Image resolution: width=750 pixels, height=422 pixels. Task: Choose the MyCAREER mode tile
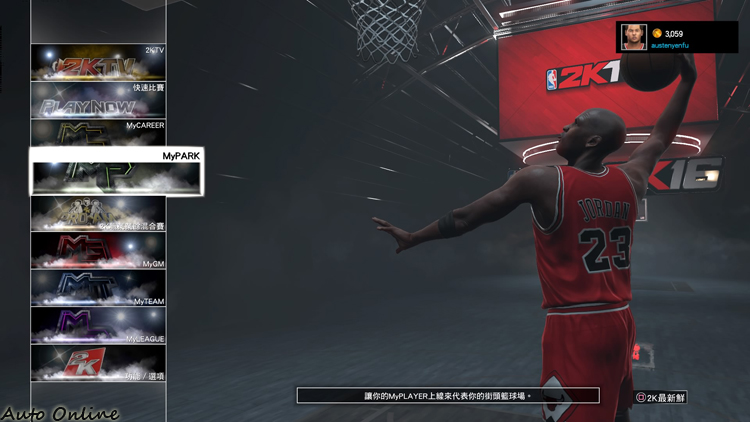(98, 133)
